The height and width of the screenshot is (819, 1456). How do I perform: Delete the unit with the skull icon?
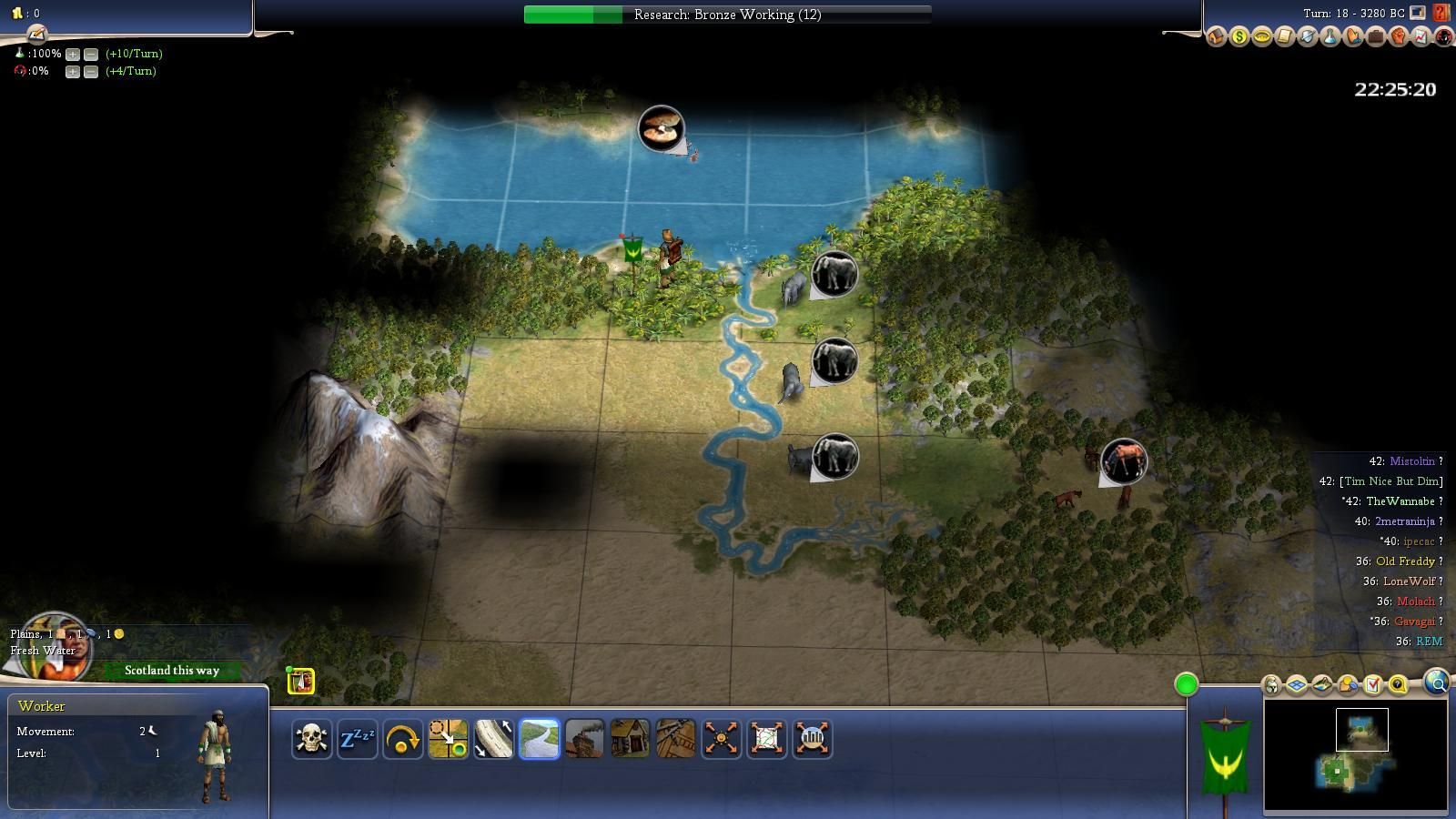311,738
